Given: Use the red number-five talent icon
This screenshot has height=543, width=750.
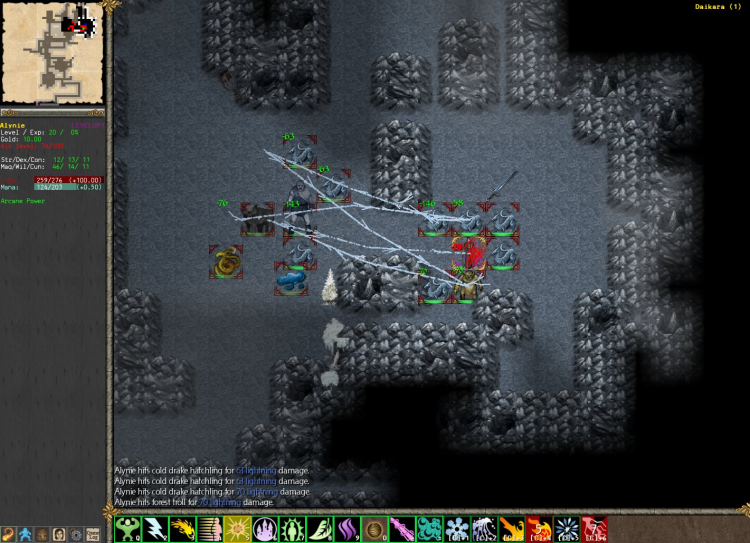Looking at the screenshot, I should [x=538, y=528].
